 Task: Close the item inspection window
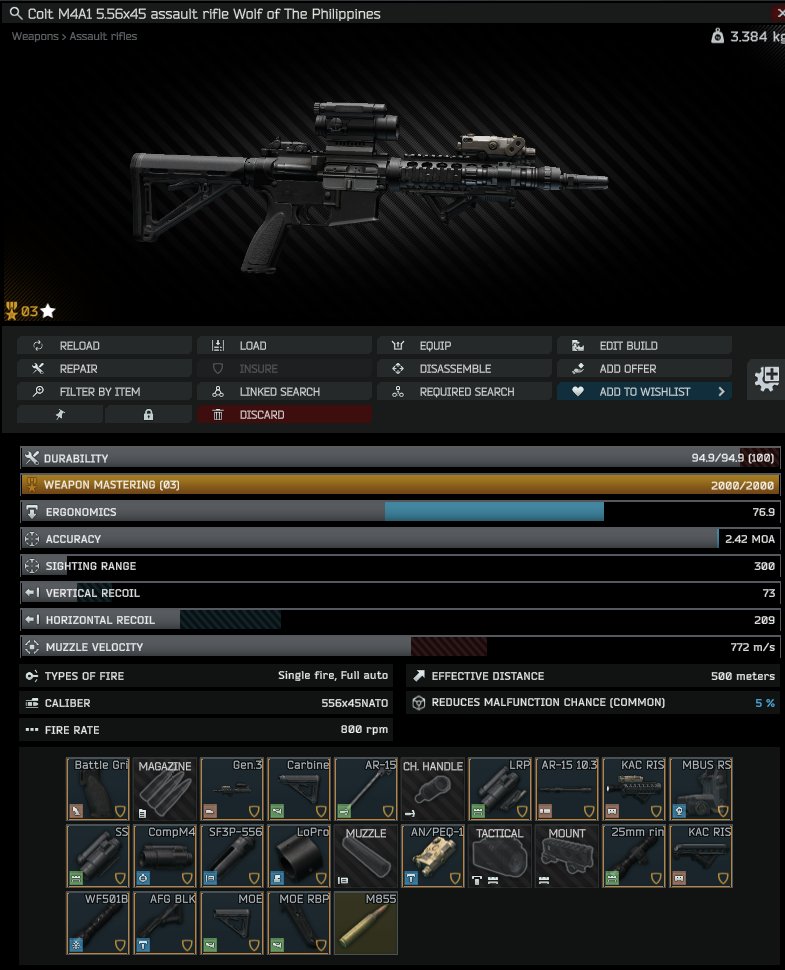coord(779,13)
